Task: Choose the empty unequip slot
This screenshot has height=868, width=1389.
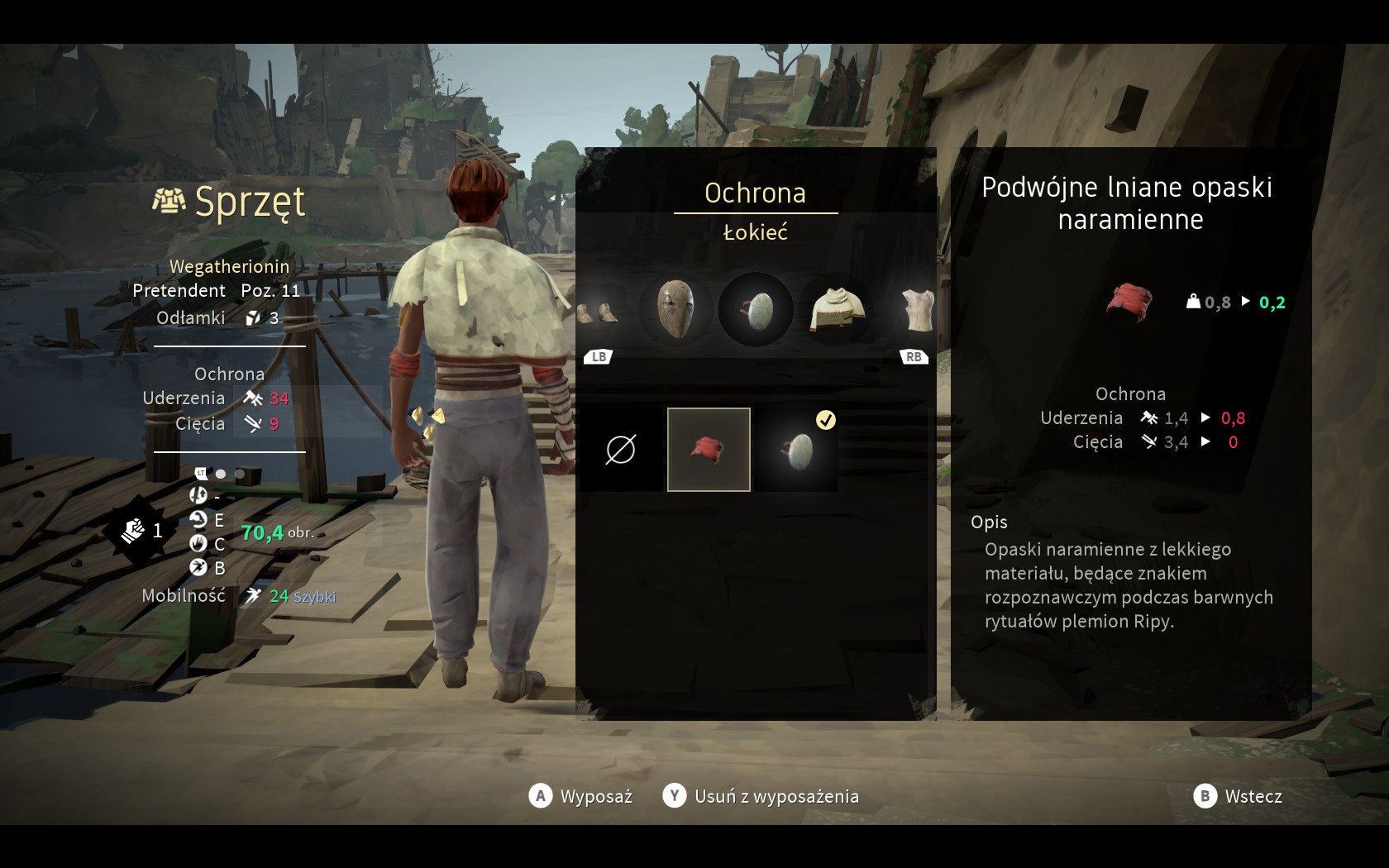Action: pos(621,450)
